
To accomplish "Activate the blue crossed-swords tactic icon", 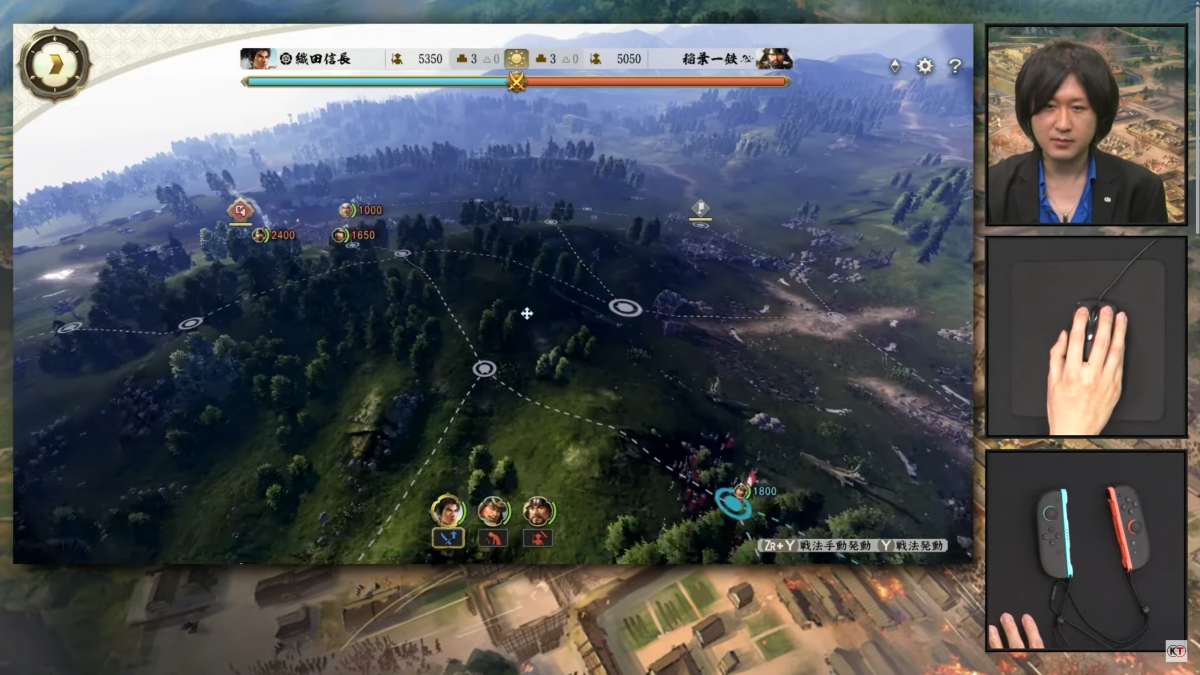I will [x=446, y=538].
